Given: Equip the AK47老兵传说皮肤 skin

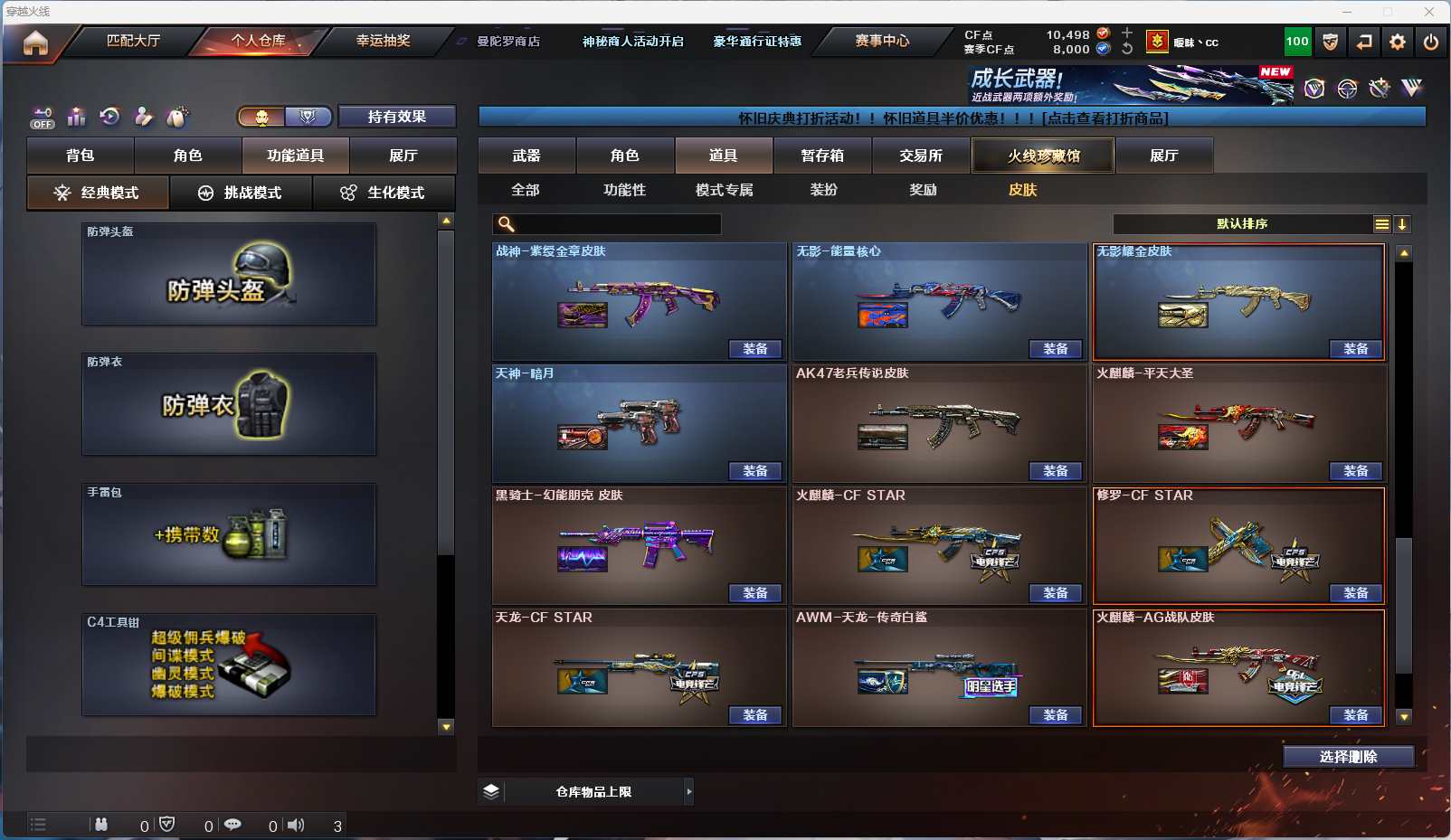Looking at the screenshot, I should point(1056,471).
